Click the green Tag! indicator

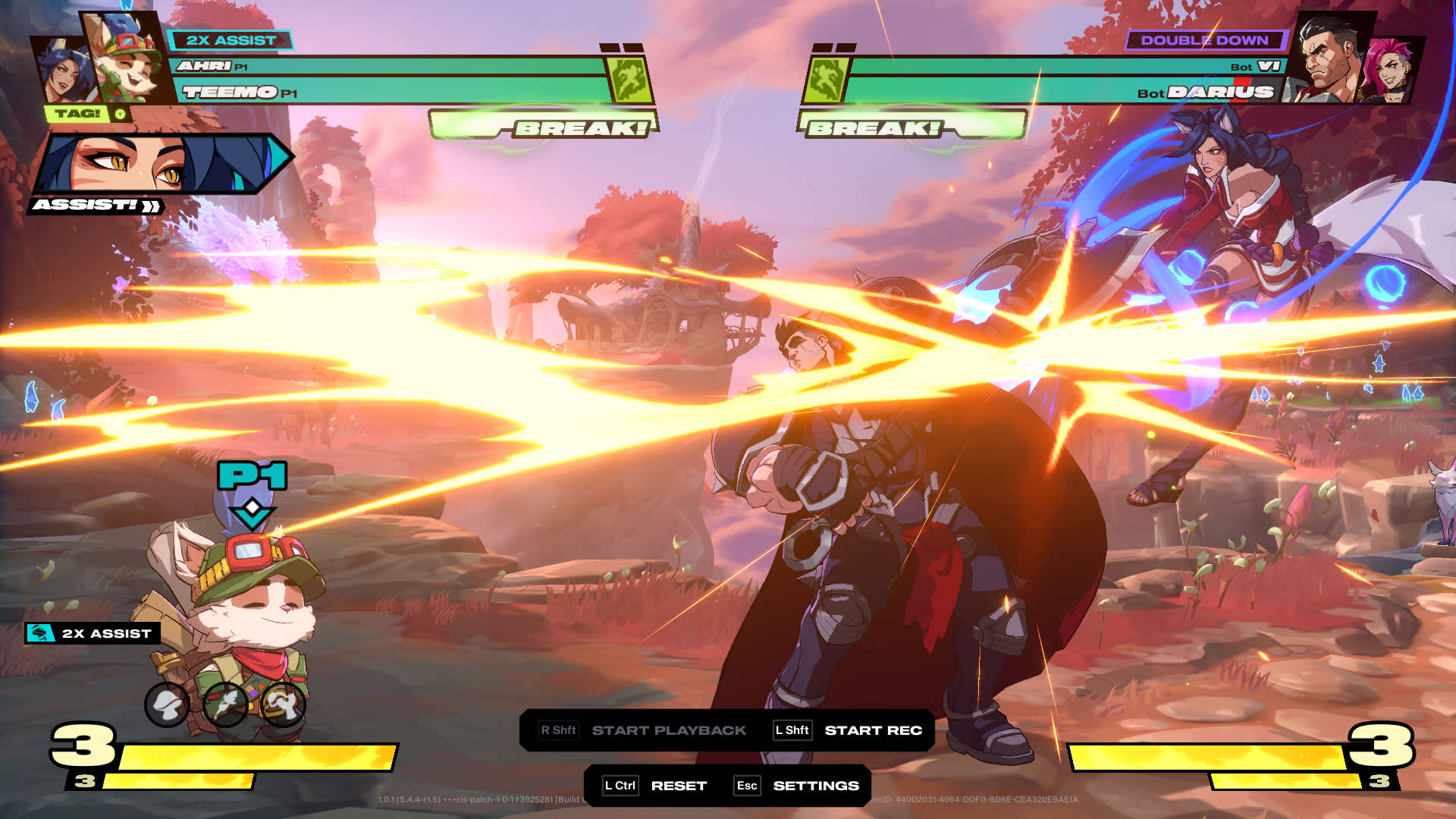(79, 114)
